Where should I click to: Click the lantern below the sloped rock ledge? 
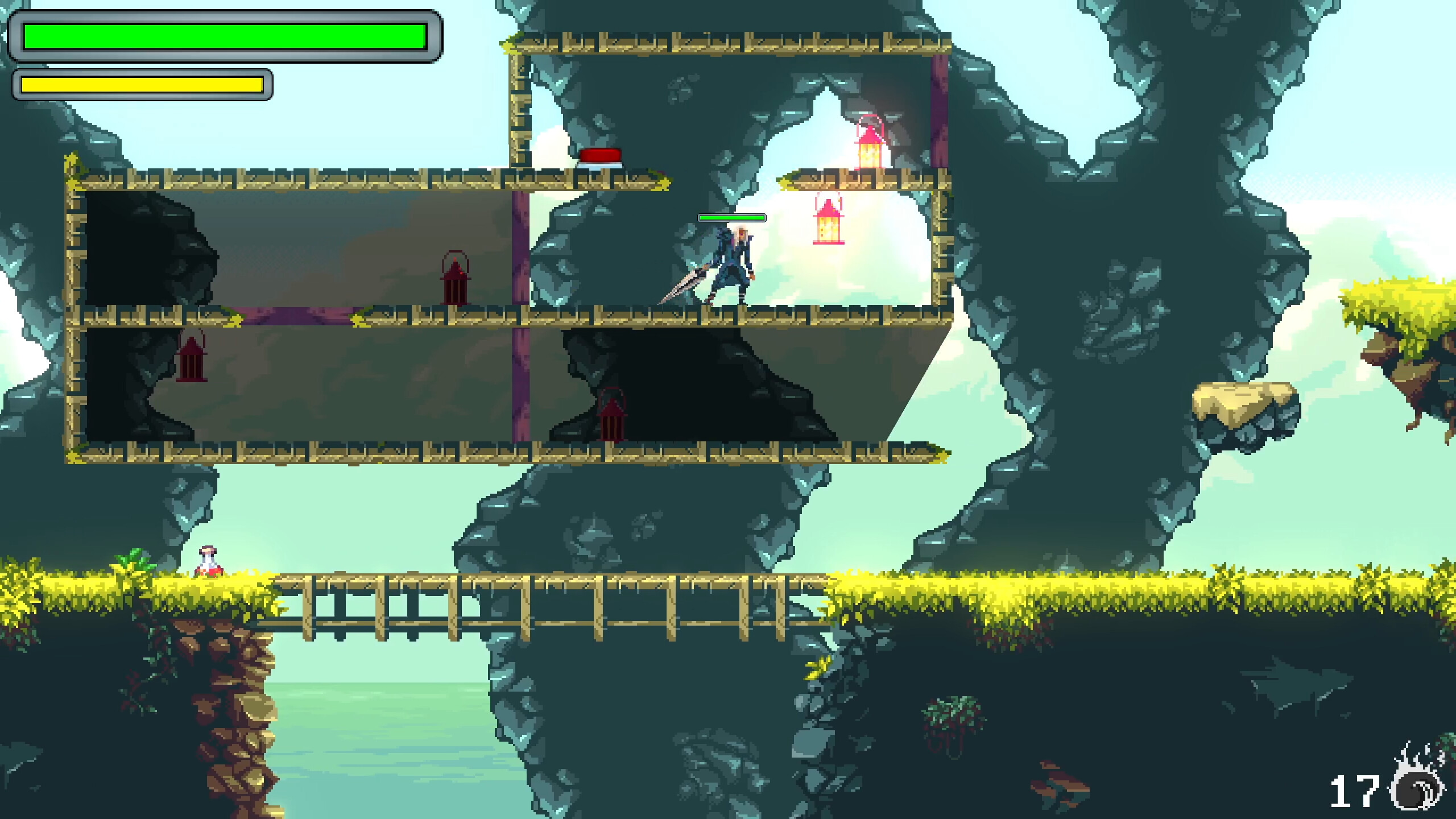(x=613, y=418)
